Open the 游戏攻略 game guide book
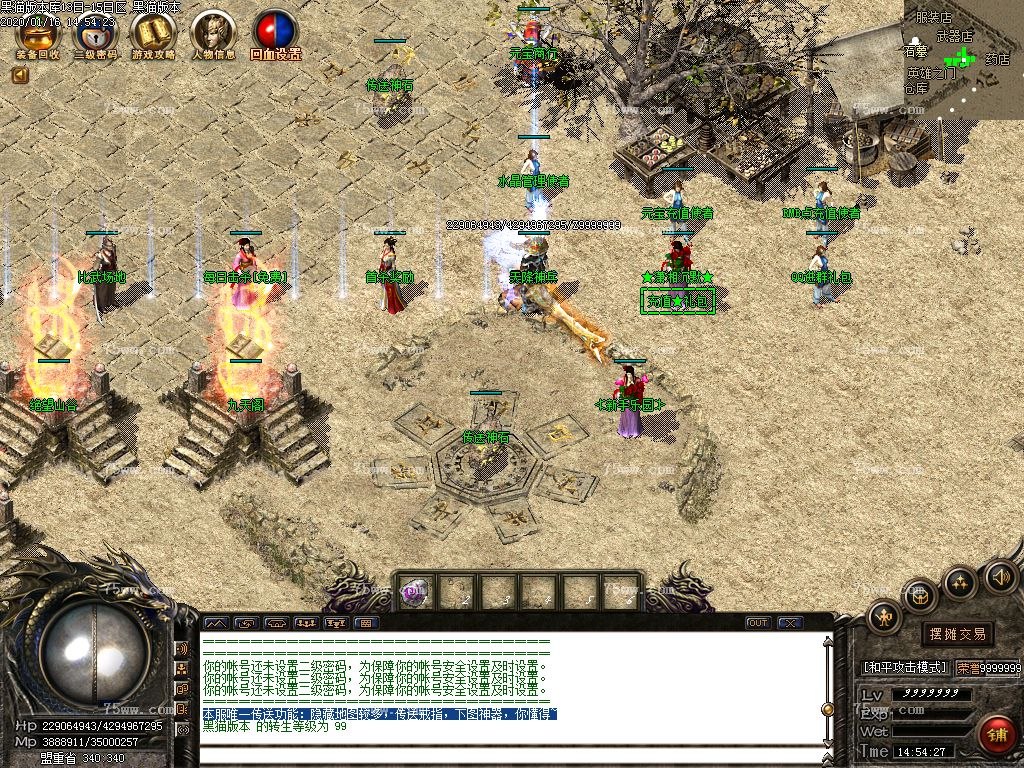The width and height of the screenshot is (1024, 768). point(153,36)
